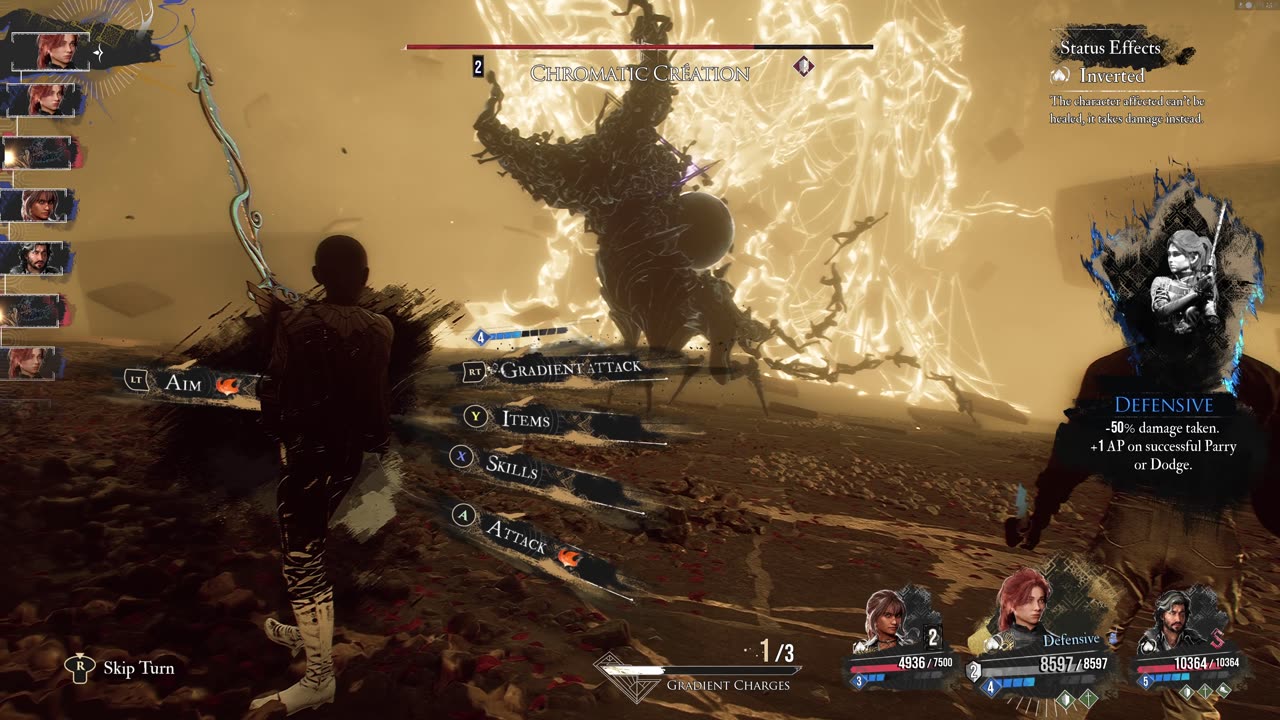
Task: Click the Skip Turn button
Action: coord(138,668)
